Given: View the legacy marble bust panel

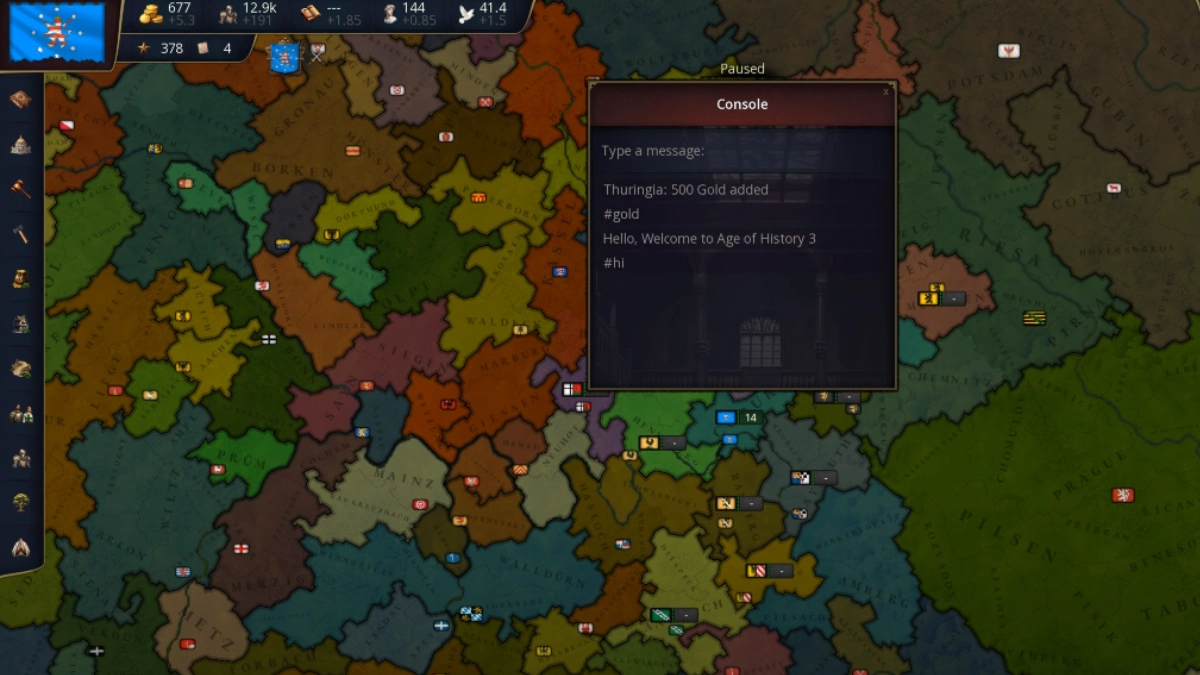Looking at the screenshot, I should coord(387,14).
